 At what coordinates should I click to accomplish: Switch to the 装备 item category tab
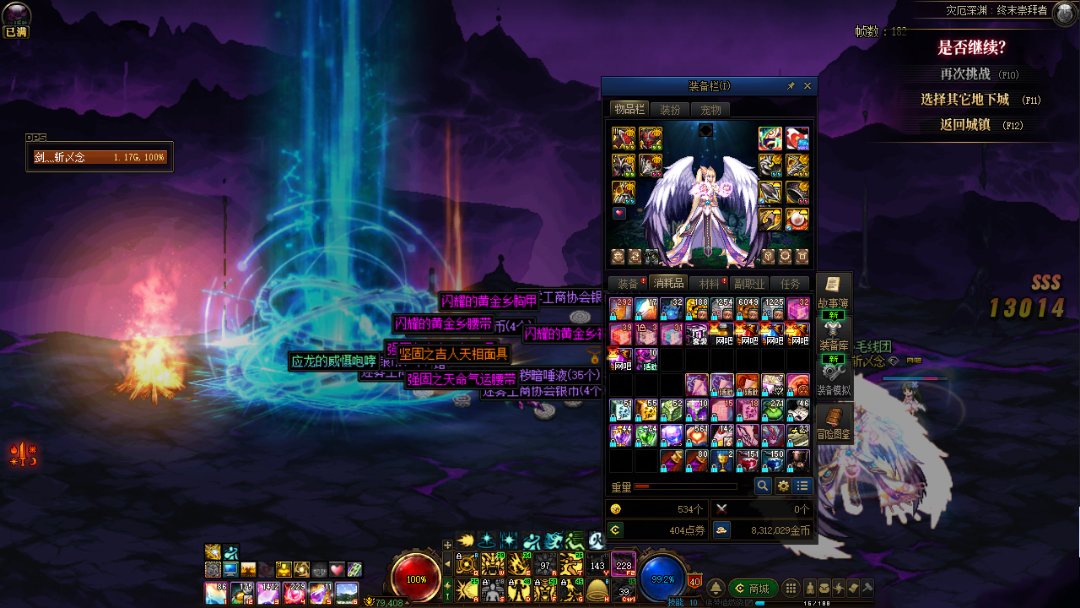628,284
